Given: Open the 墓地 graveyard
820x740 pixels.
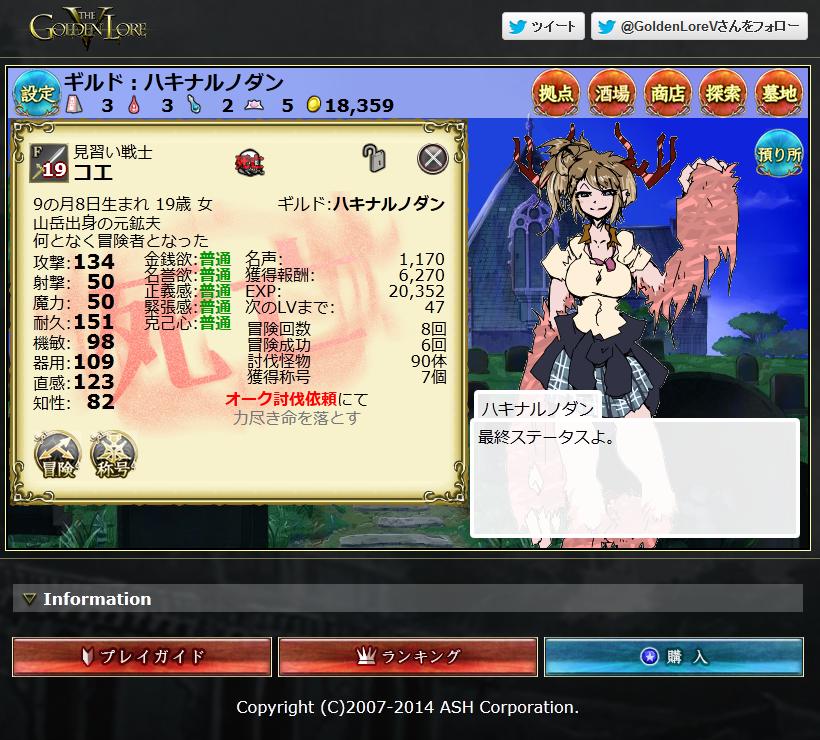Looking at the screenshot, I should 778,93.
